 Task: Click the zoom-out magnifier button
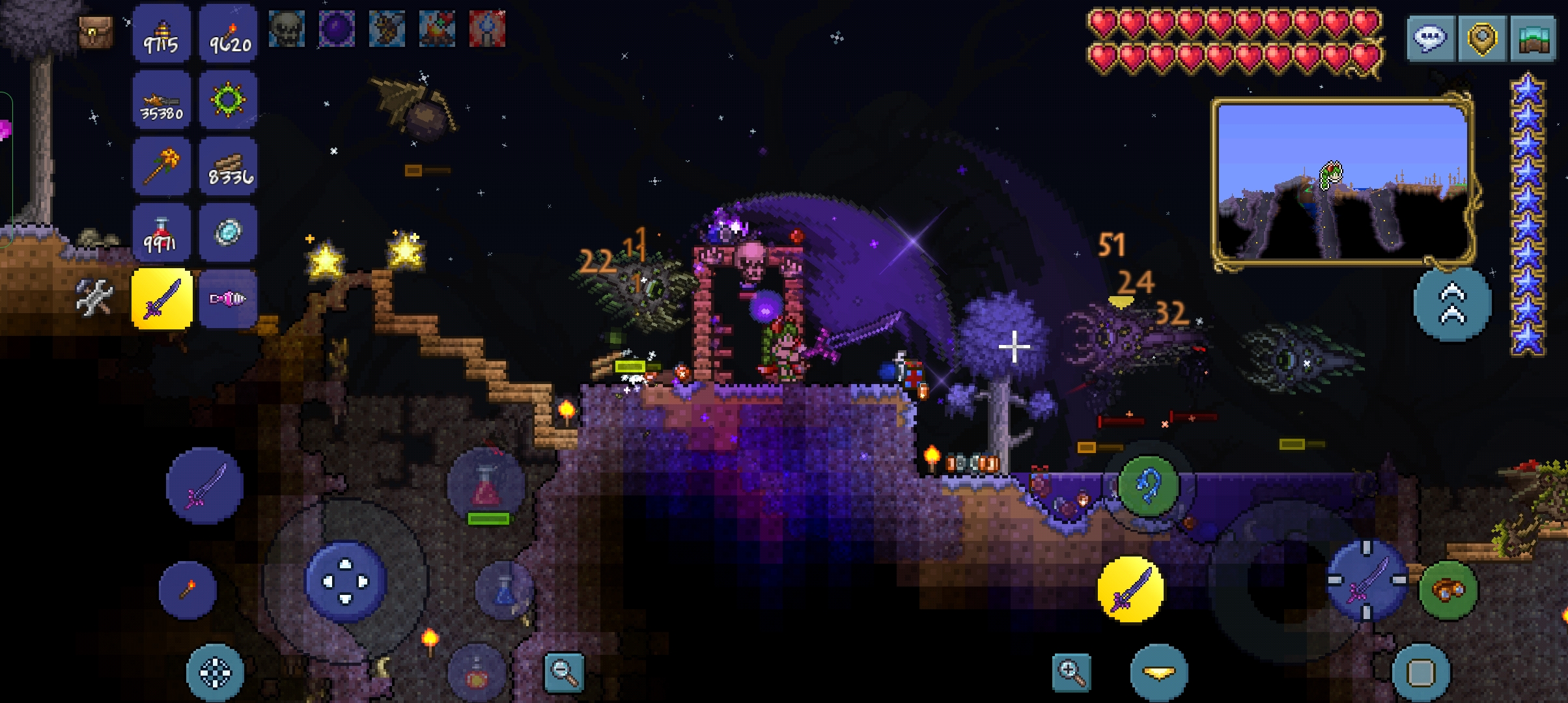click(564, 672)
